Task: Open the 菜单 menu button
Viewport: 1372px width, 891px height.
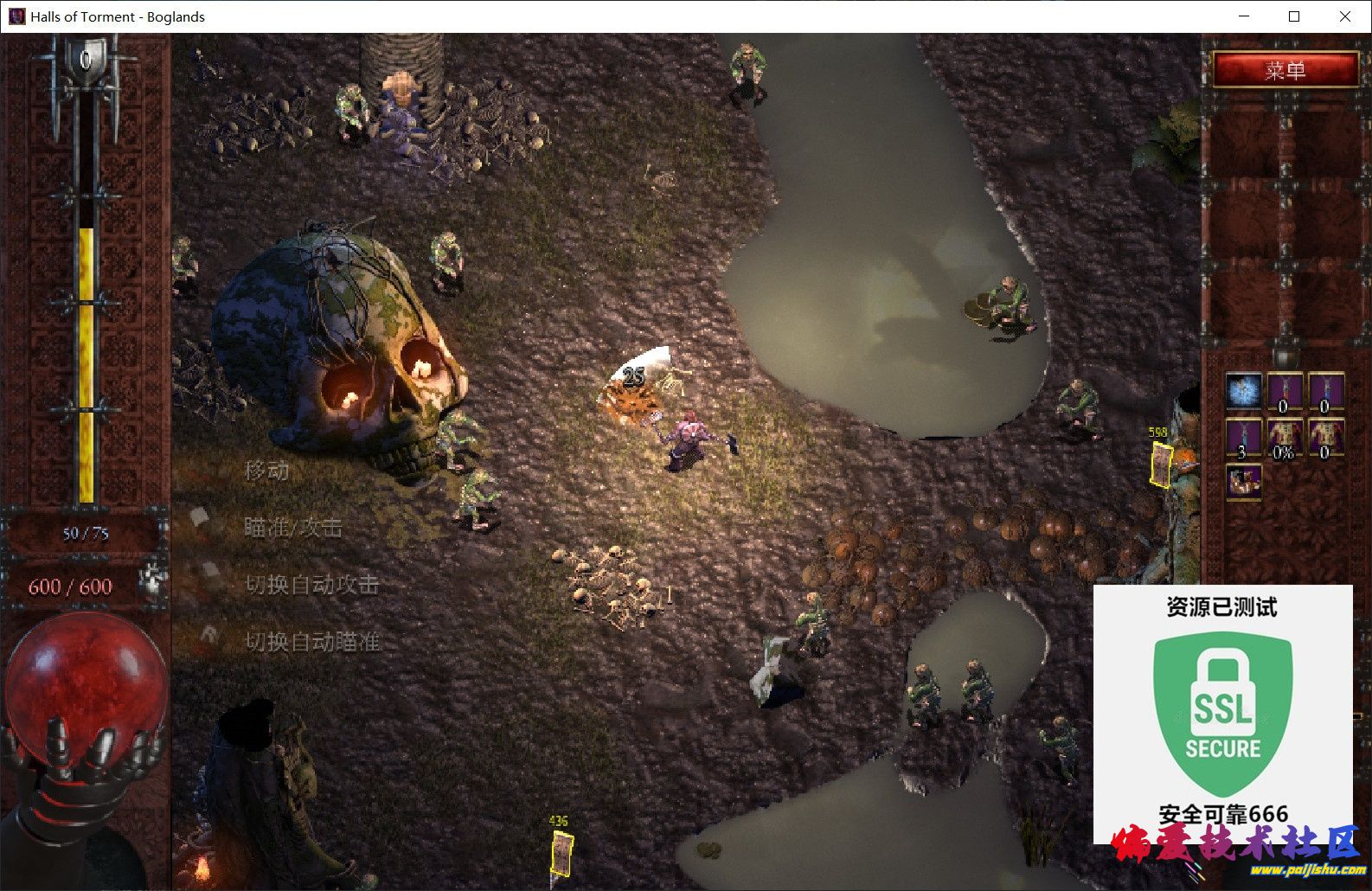Action: (1285, 69)
